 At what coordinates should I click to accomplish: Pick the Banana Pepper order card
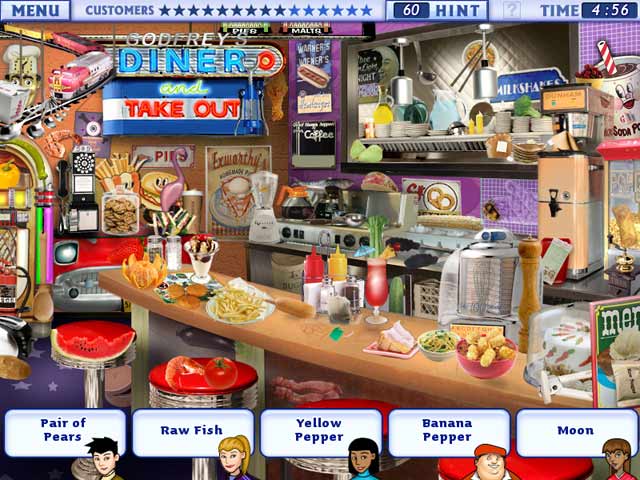(x=447, y=430)
